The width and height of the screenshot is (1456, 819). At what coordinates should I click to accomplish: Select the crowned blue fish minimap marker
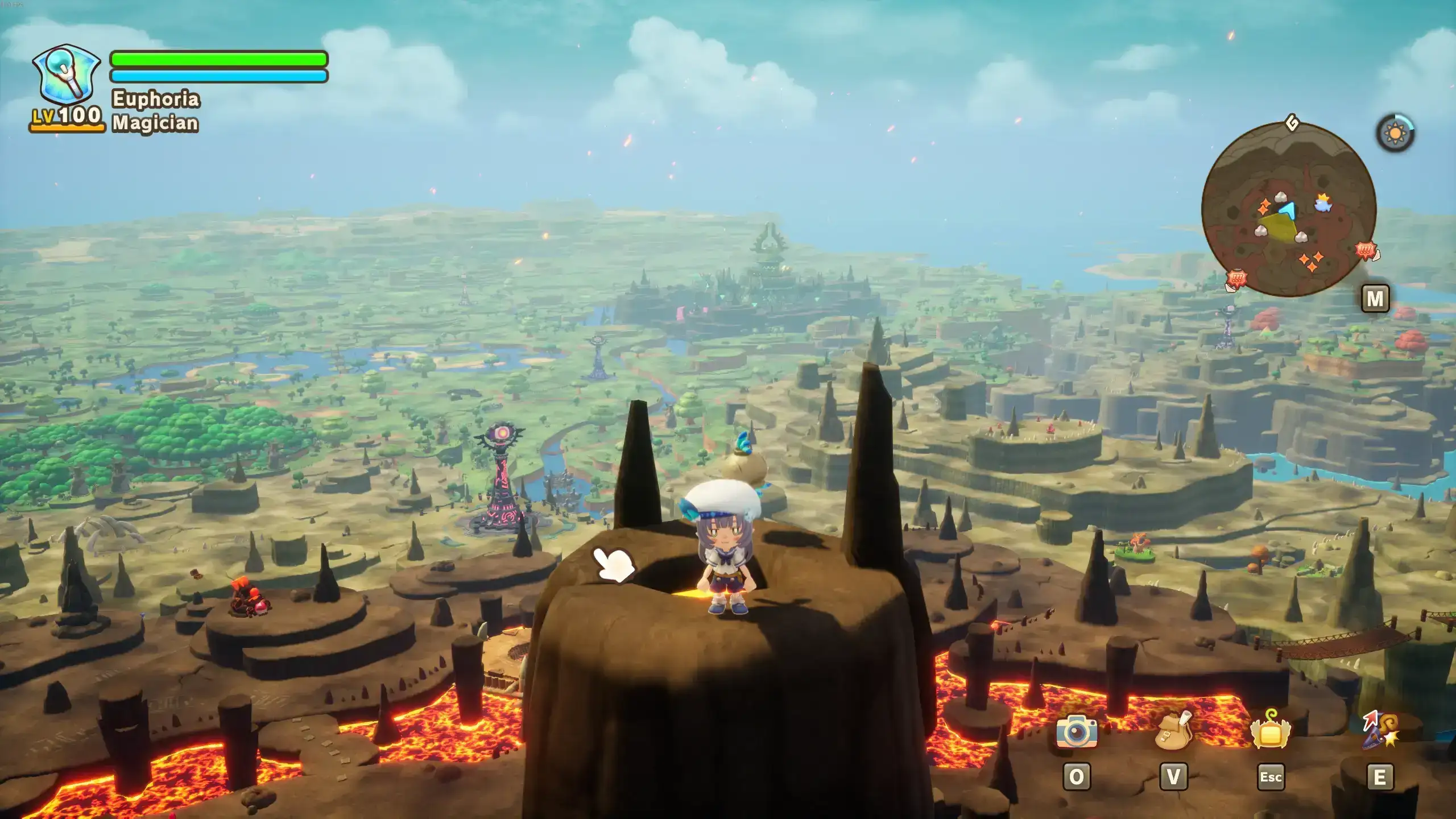click(x=1323, y=202)
